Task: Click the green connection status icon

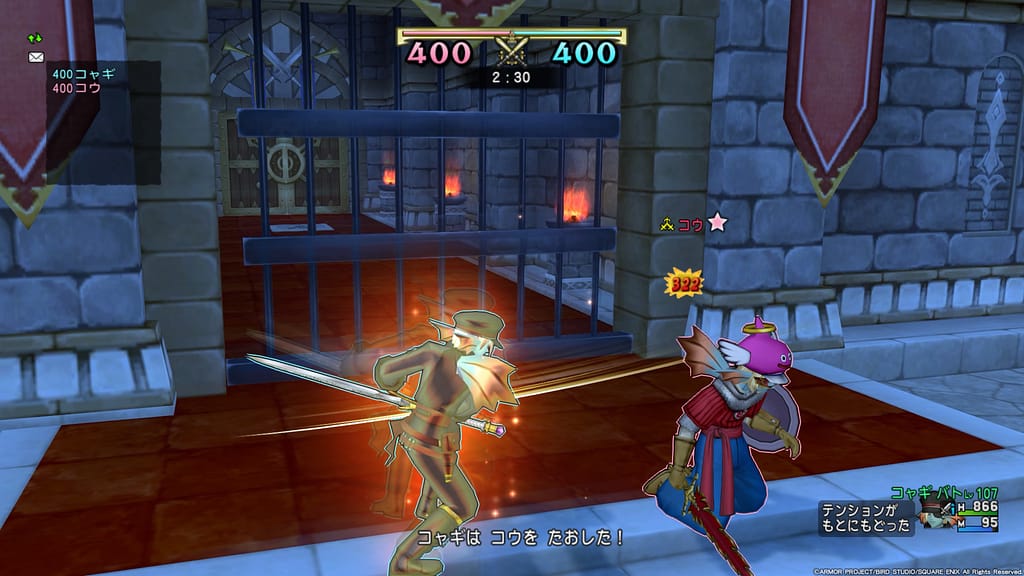Action: 35,39
